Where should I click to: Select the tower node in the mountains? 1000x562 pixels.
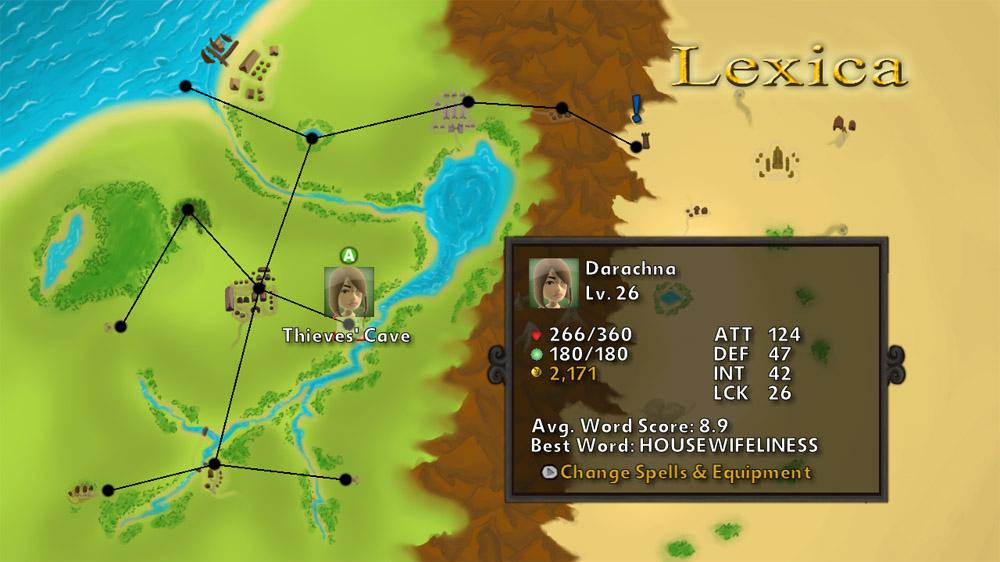[636, 146]
